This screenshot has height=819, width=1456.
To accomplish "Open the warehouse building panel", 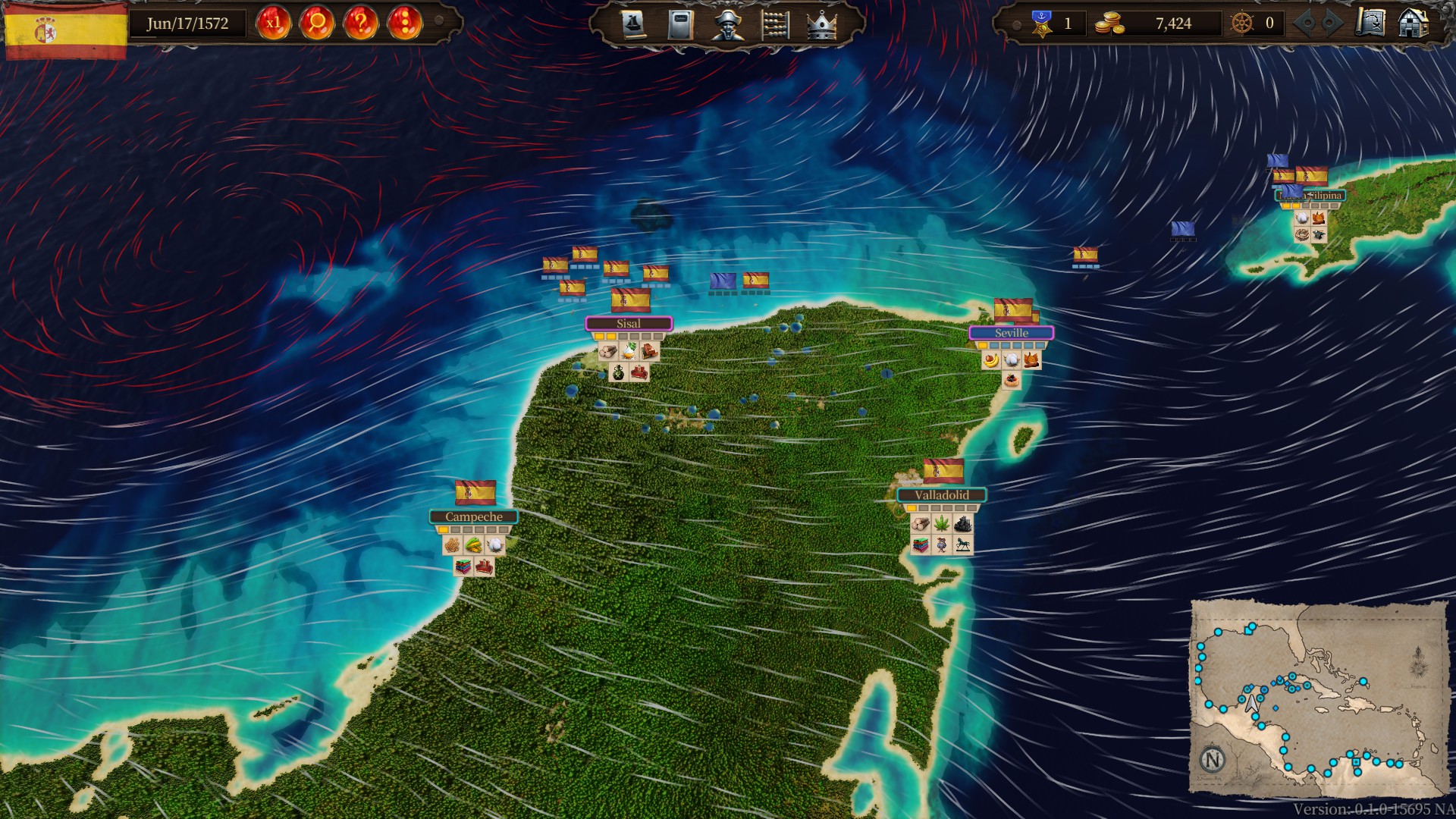I will (x=1413, y=23).
